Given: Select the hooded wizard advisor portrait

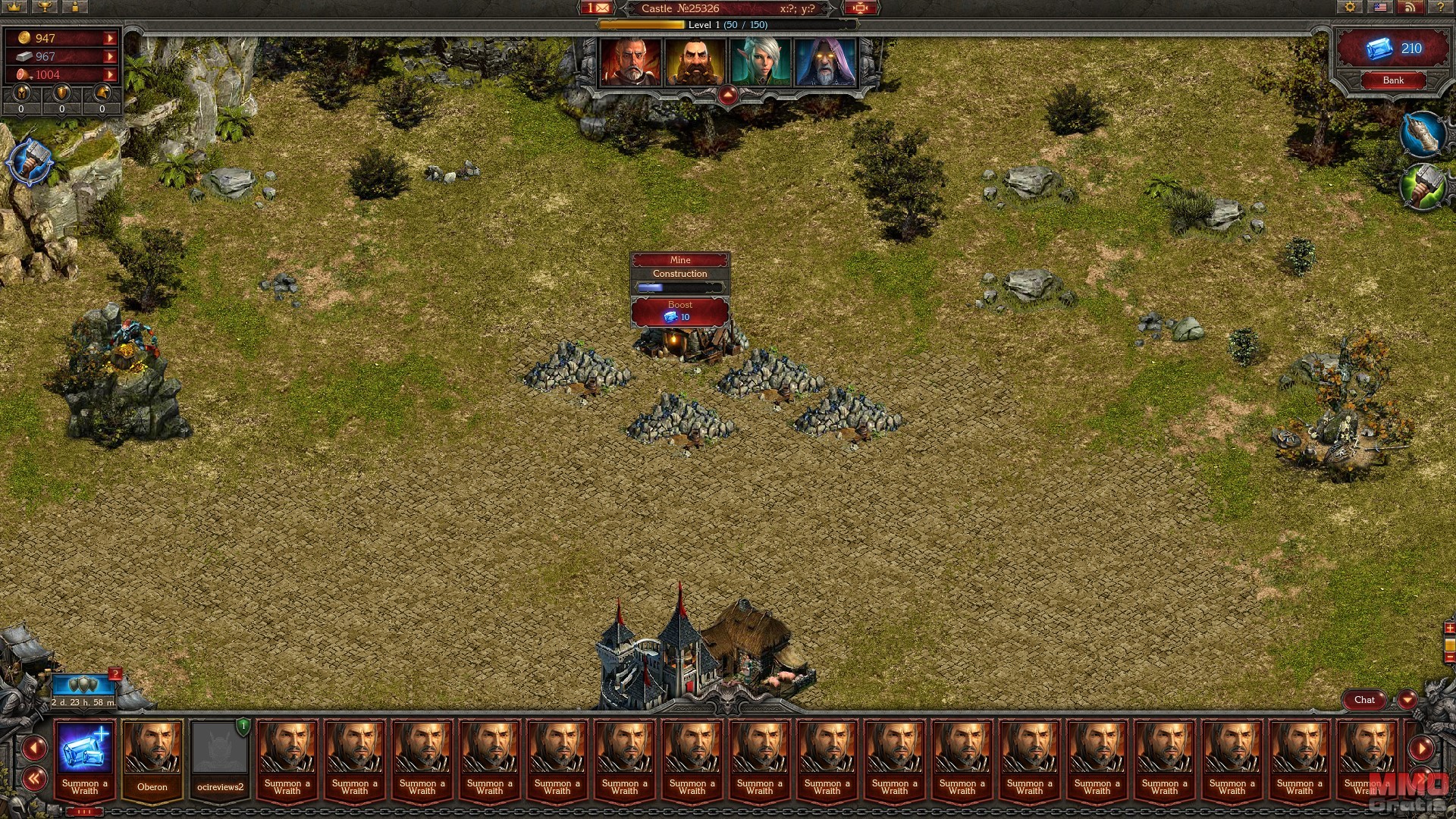Looking at the screenshot, I should click(x=825, y=62).
